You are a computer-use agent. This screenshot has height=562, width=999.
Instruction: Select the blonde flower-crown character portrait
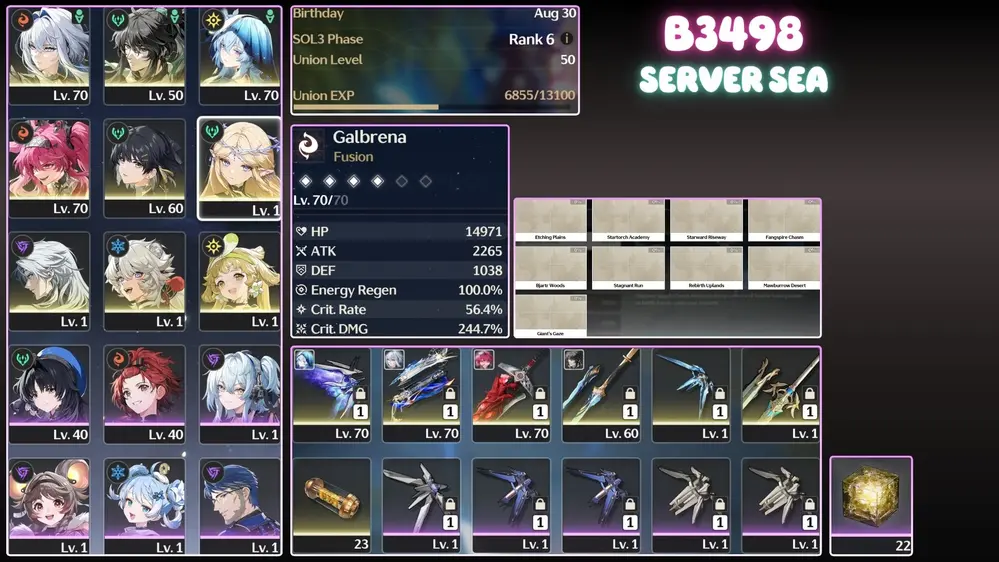239,167
